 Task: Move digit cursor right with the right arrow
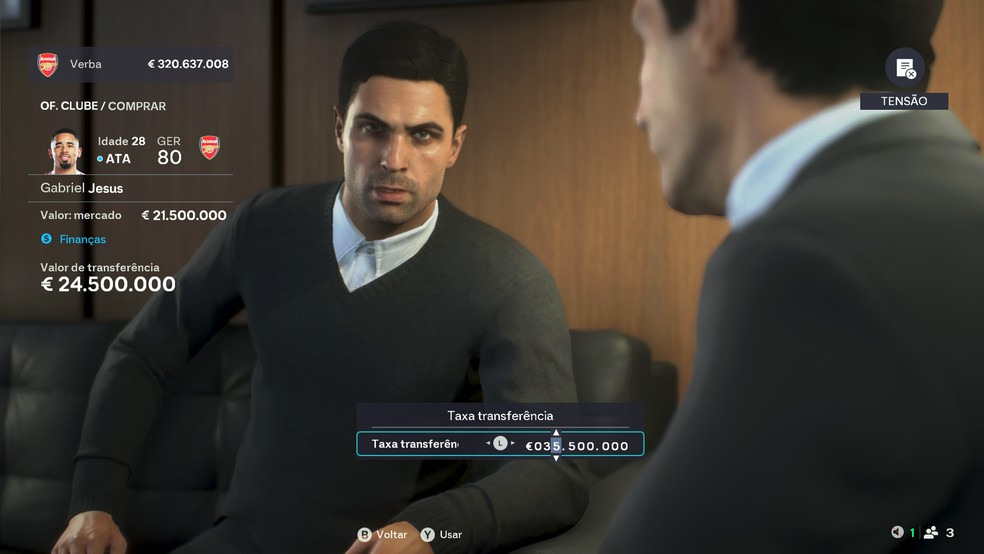[513, 443]
